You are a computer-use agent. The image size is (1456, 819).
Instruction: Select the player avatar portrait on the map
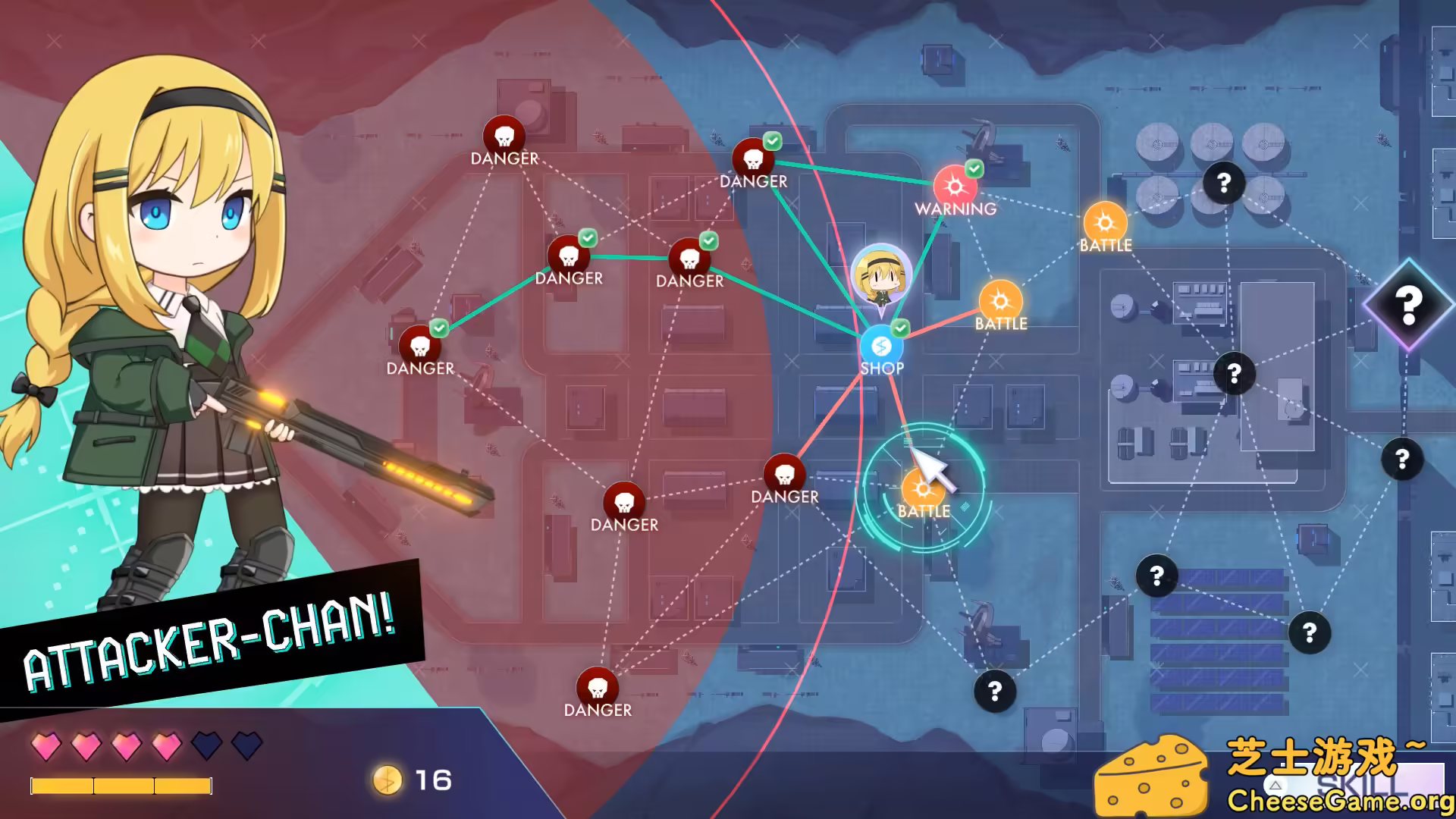(883, 275)
